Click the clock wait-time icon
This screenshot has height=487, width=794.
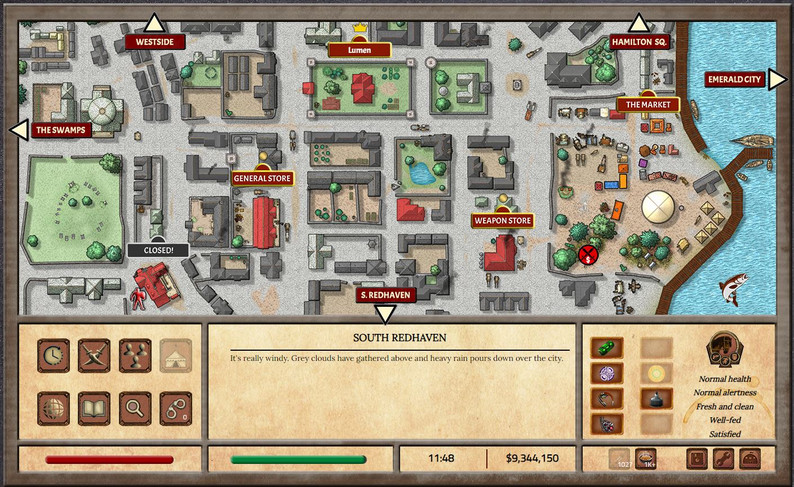pos(53,355)
